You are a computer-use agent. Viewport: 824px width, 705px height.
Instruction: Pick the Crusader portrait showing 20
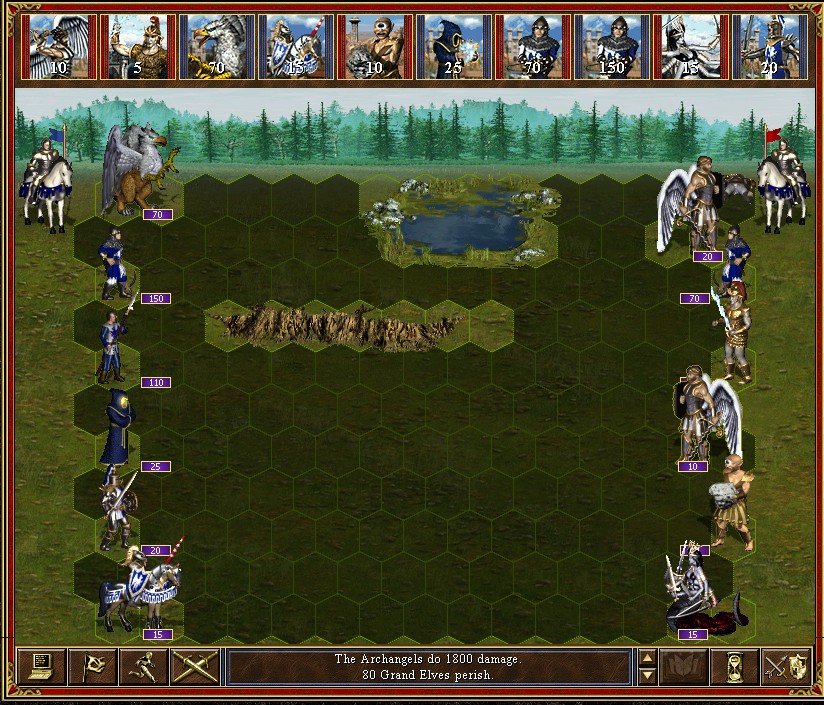(x=771, y=46)
